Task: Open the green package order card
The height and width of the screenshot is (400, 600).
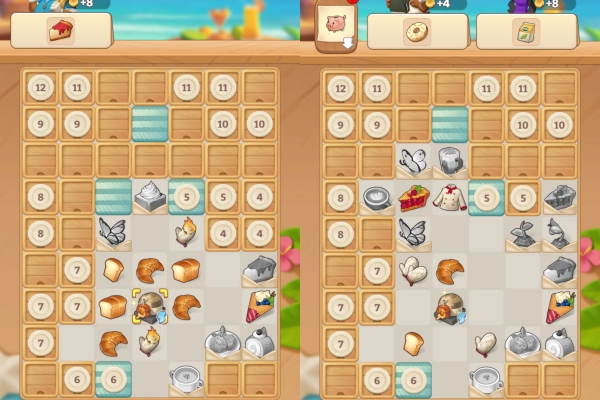Action: (526, 31)
